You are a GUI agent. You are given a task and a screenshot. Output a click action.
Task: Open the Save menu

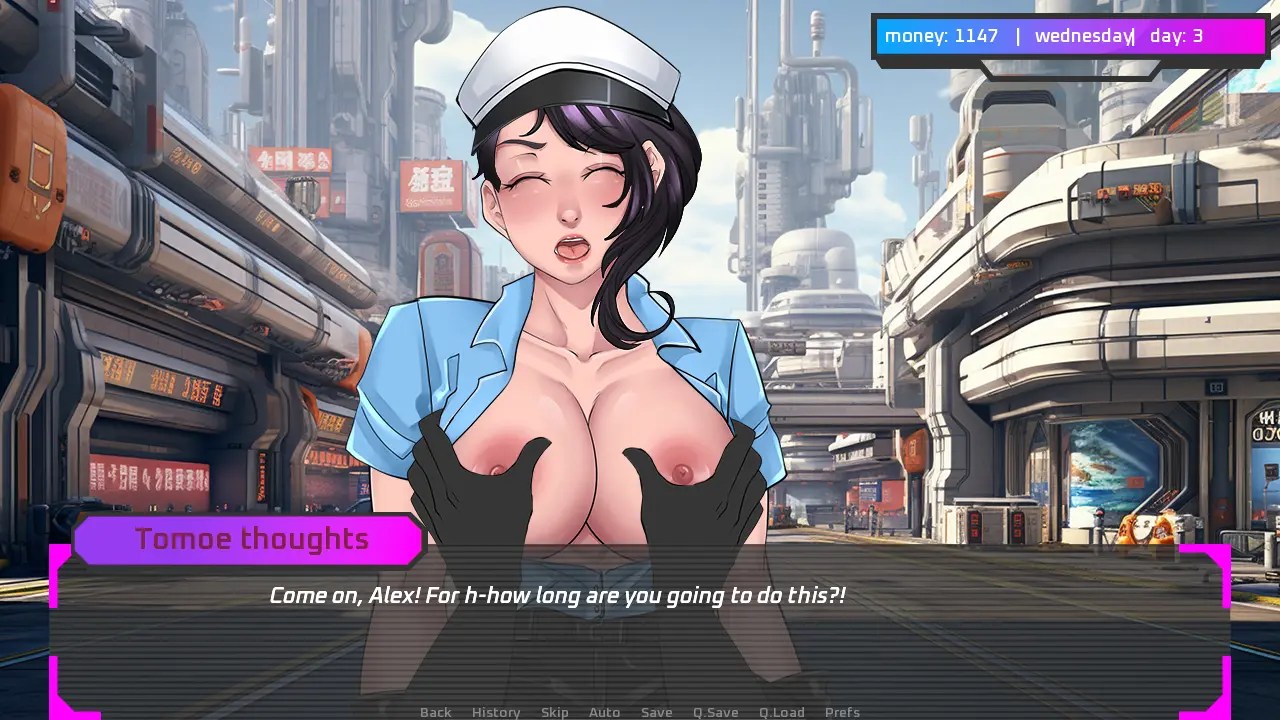click(x=656, y=712)
